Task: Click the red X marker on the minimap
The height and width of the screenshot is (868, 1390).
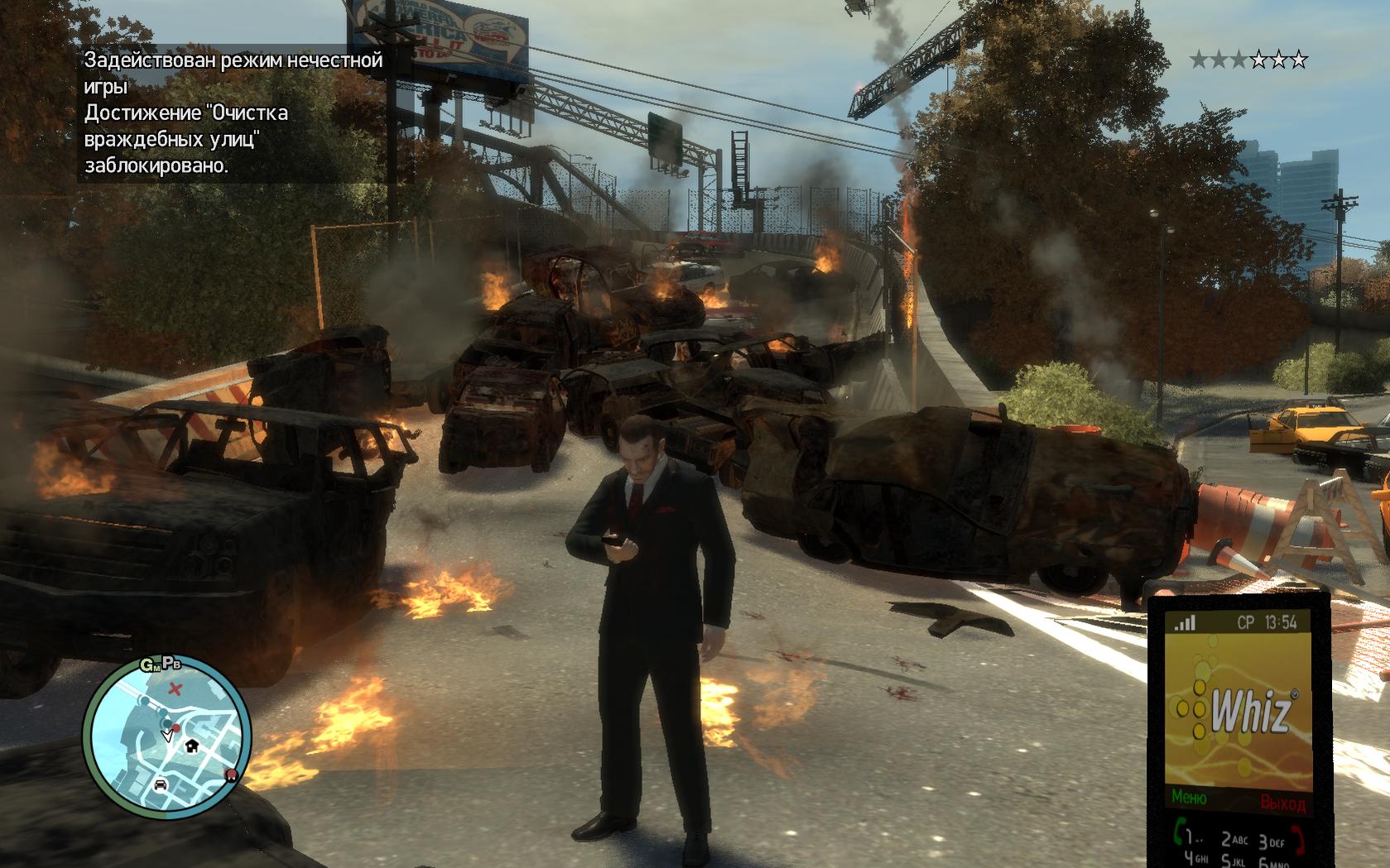Action: coord(175,688)
